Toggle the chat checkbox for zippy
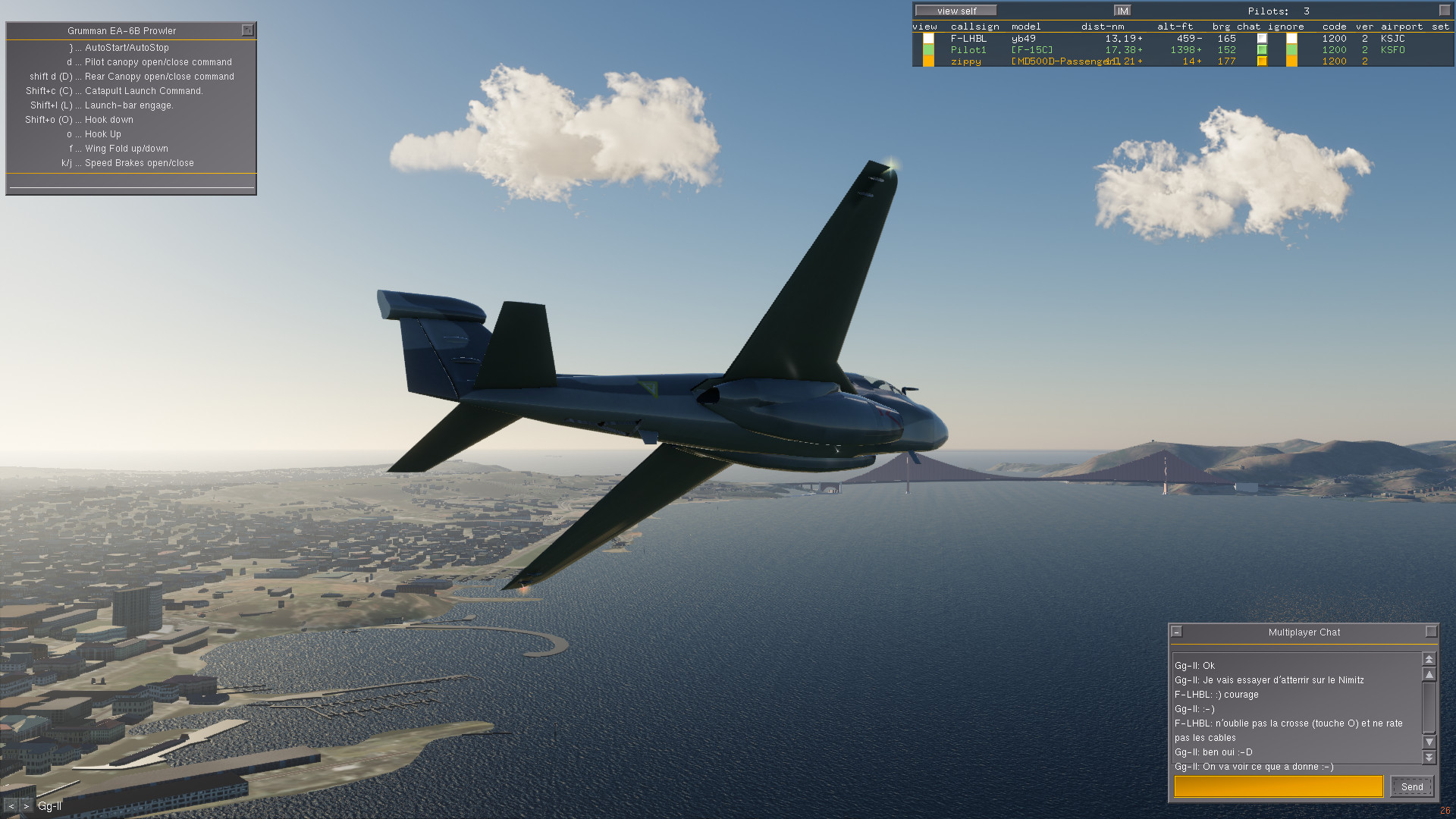This screenshot has height=819, width=1456. point(1262,61)
